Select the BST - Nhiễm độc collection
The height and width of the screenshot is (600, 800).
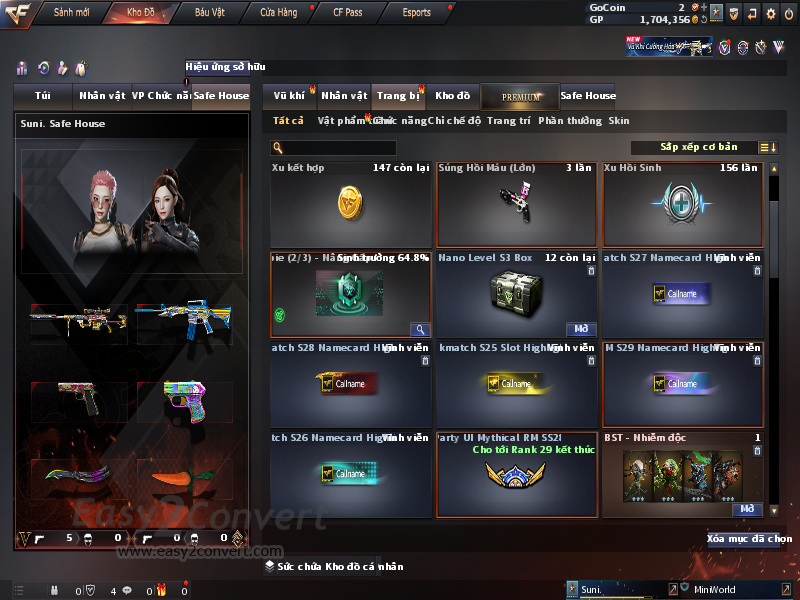point(683,475)
